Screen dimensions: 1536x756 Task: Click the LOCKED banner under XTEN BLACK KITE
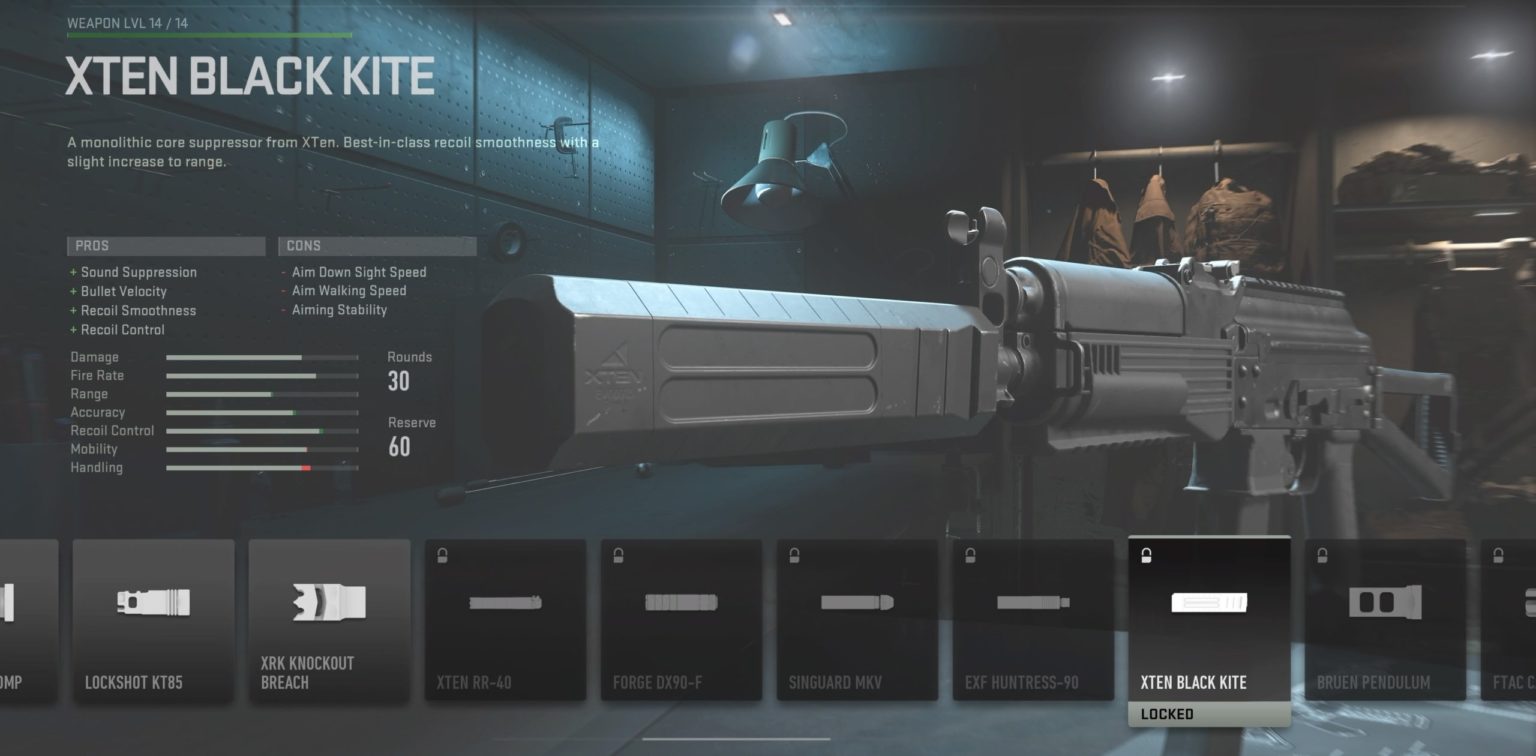pyautogui.click(x=1209, y=714)
